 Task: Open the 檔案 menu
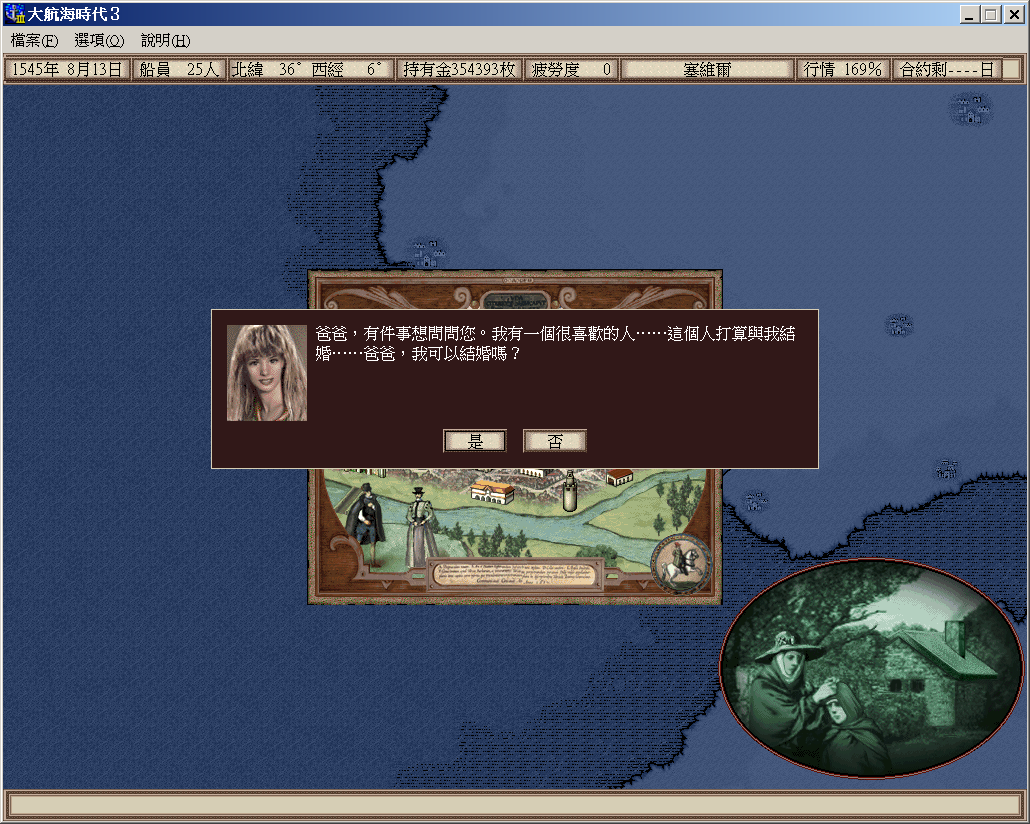click(x=34, y=41)
